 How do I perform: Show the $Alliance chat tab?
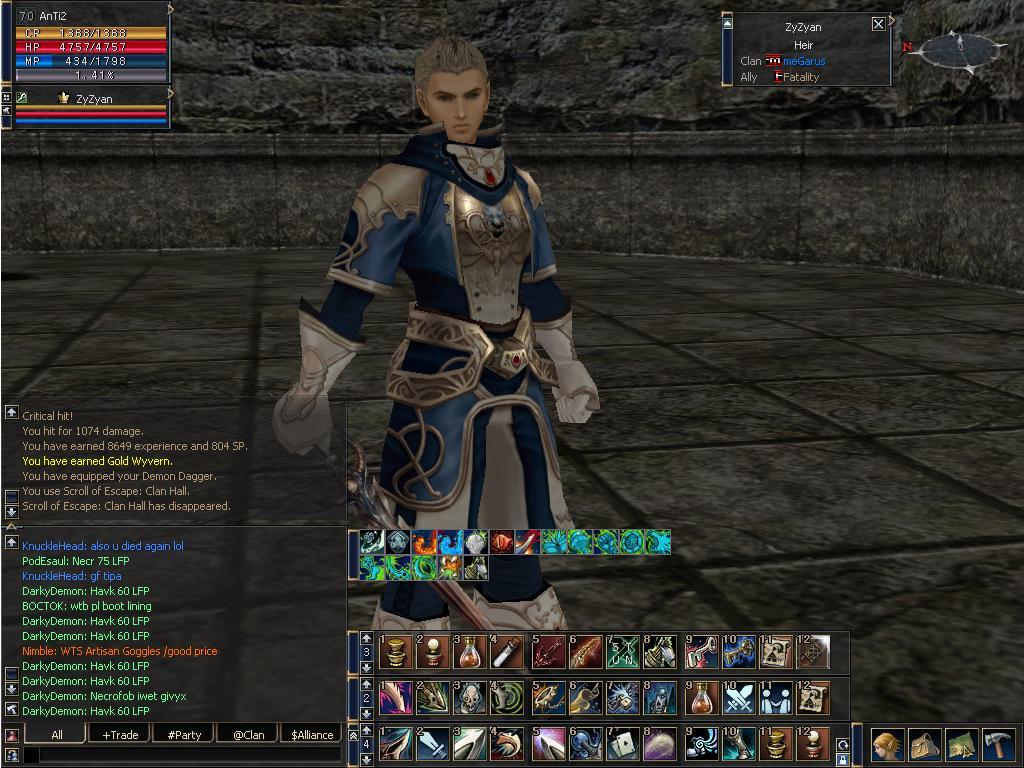(x=312, y=734)
